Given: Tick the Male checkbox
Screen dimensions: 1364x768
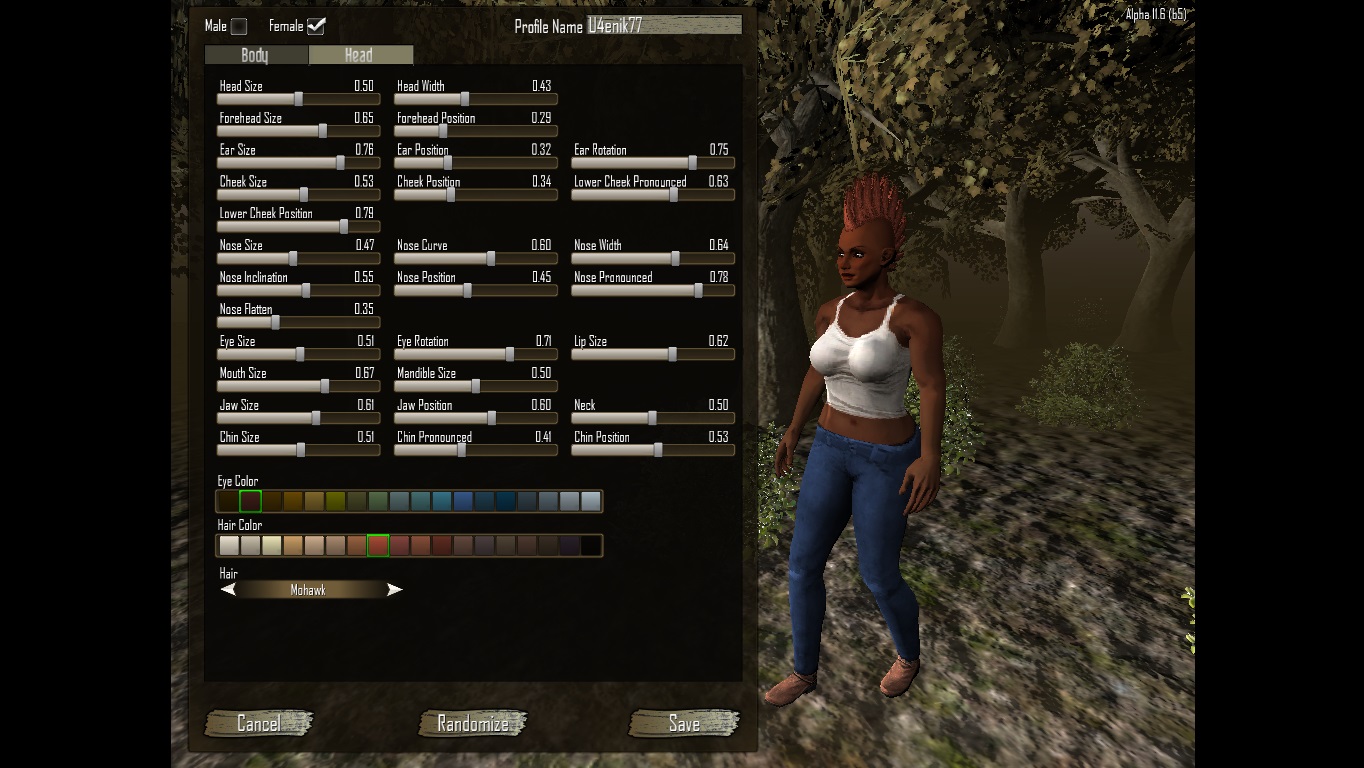Looking at the screenshot, I should tap(239, 26).
